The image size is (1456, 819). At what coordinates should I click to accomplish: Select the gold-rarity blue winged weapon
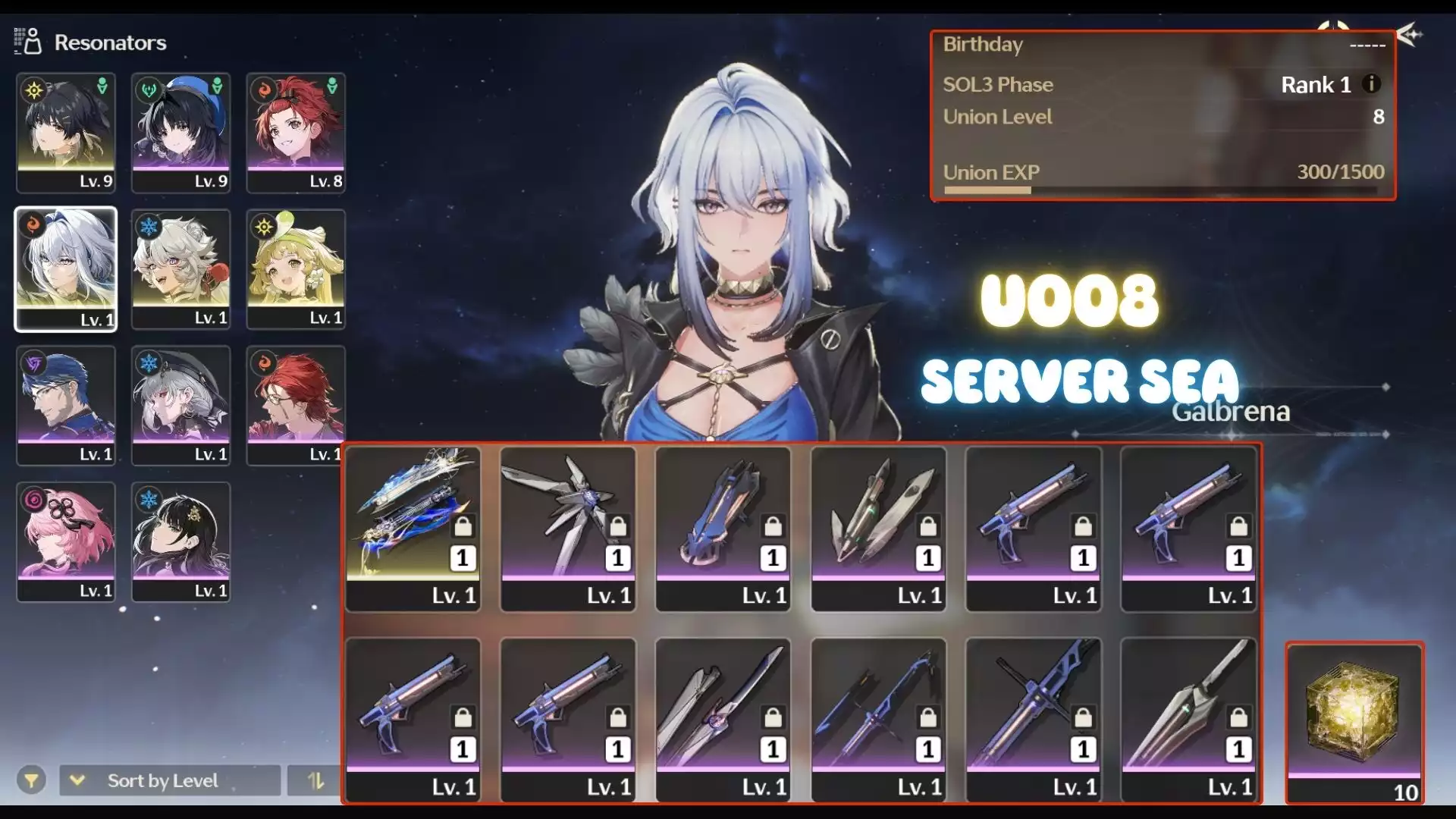pyautogui.click(x=413, y=529)
